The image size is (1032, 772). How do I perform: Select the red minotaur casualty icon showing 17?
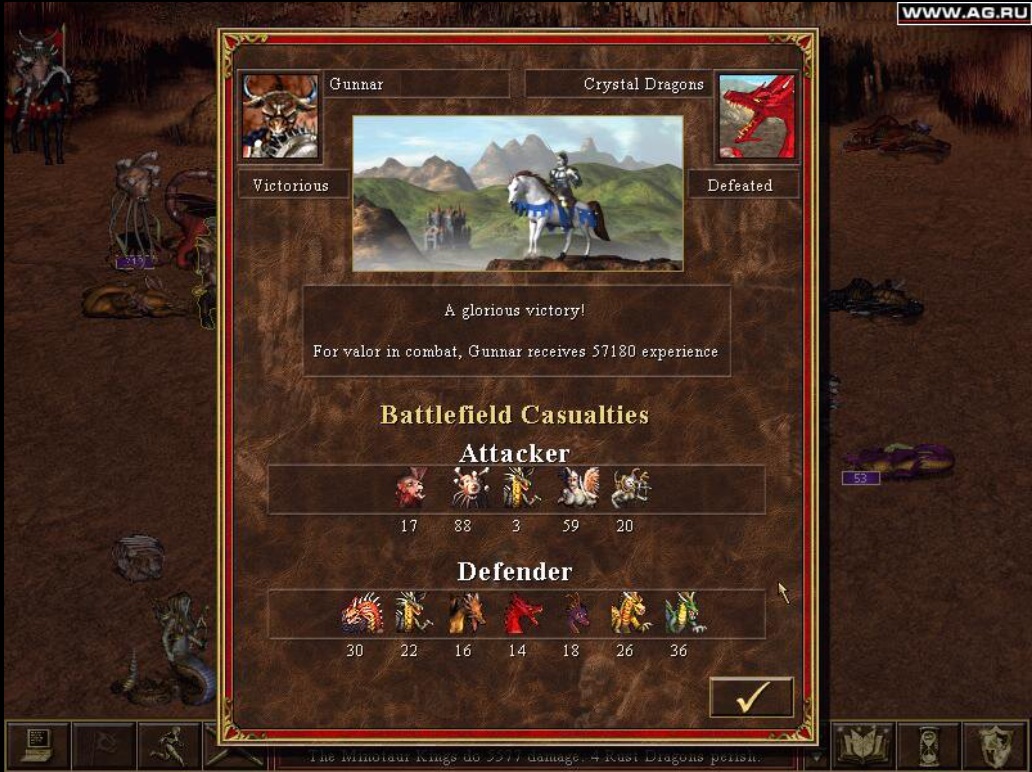pyautogui.click(x=410, y=489)
